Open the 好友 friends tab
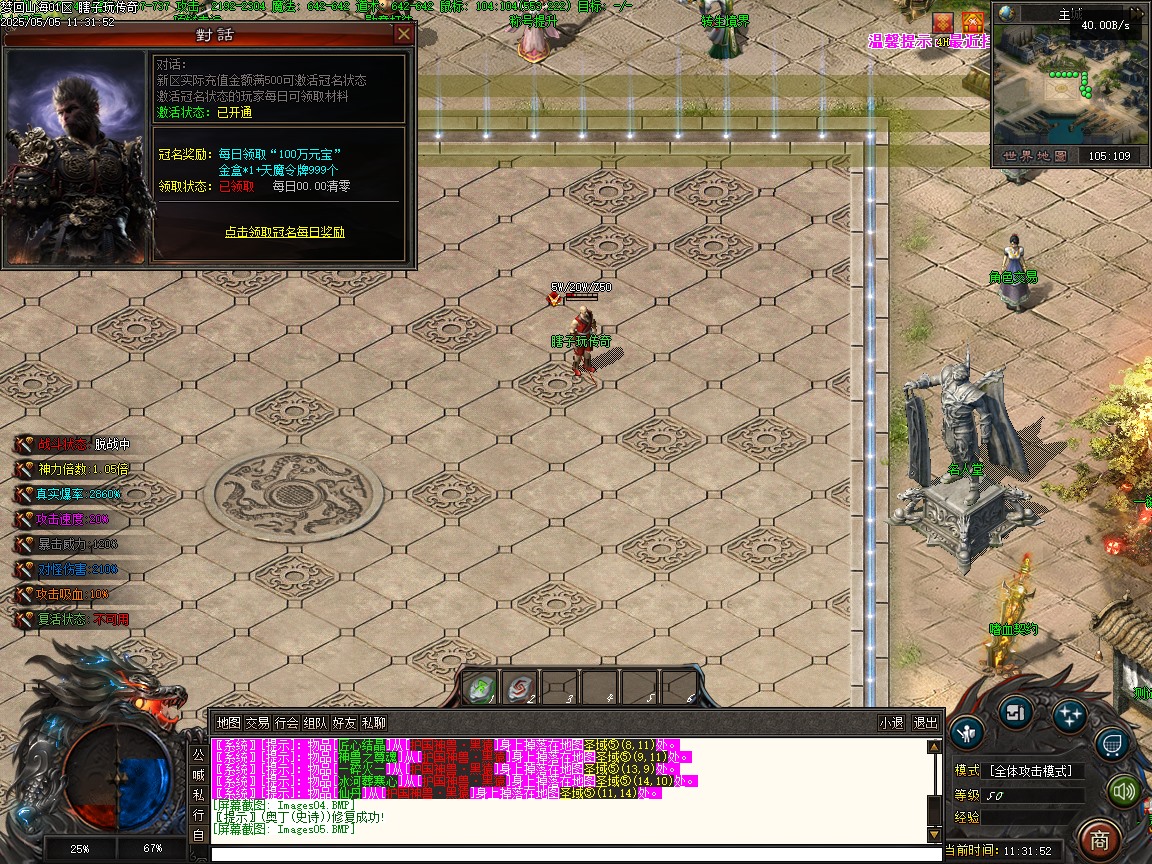Screen dimensions: 1152x864 [x=344, y=723]
